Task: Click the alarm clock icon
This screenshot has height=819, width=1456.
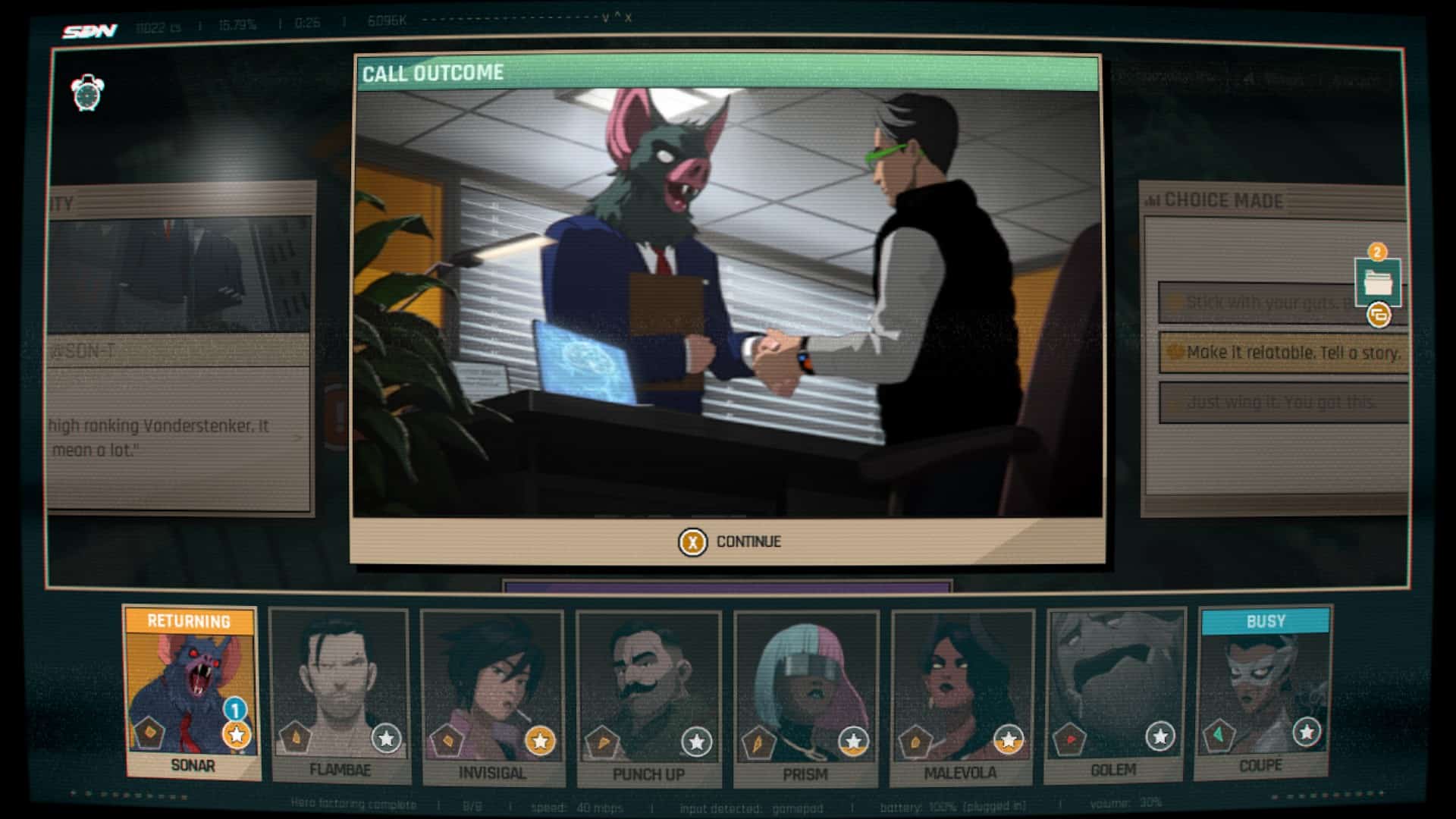Action: [87, 93]
